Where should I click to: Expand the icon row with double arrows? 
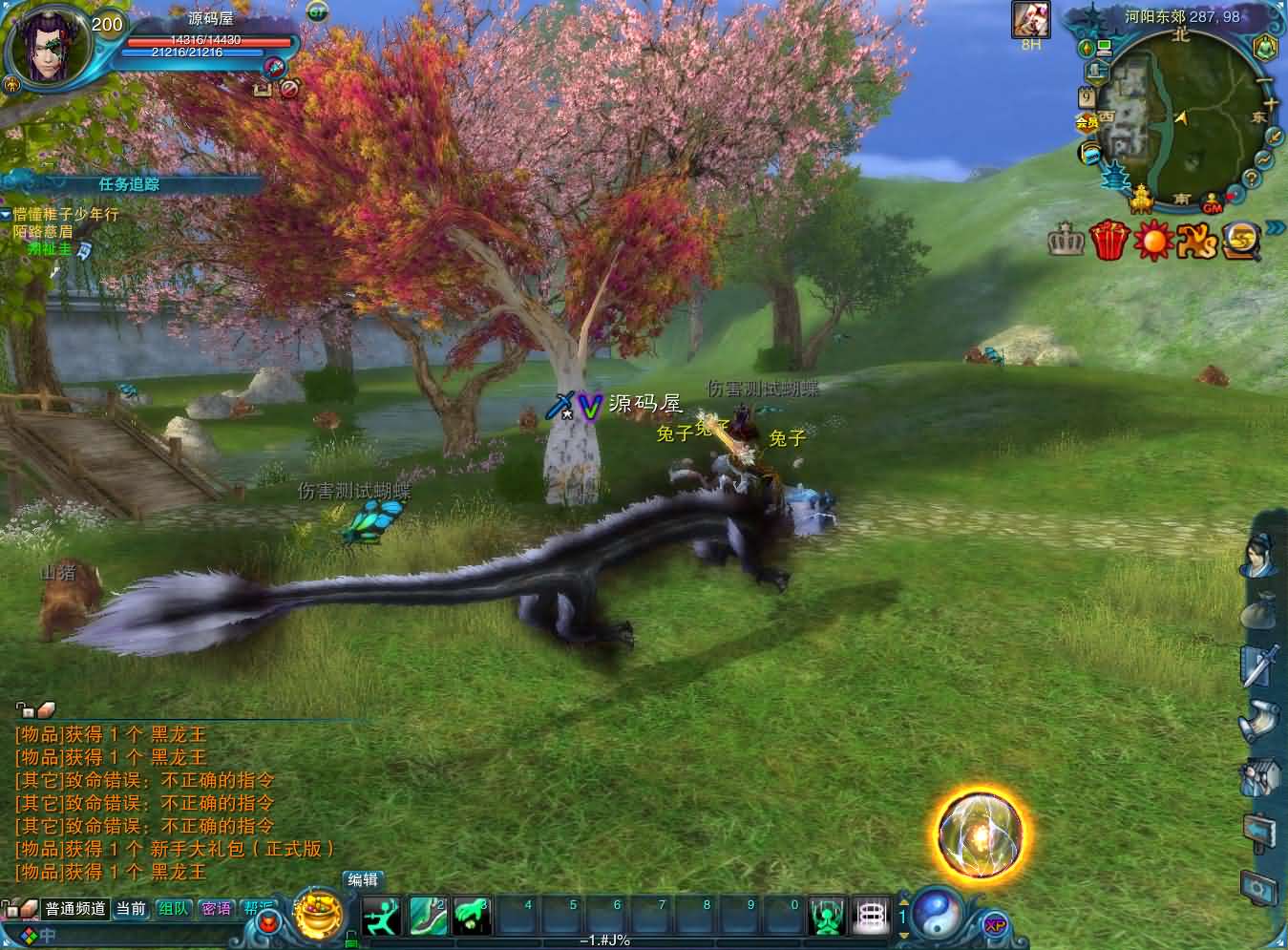(1276, 227)
